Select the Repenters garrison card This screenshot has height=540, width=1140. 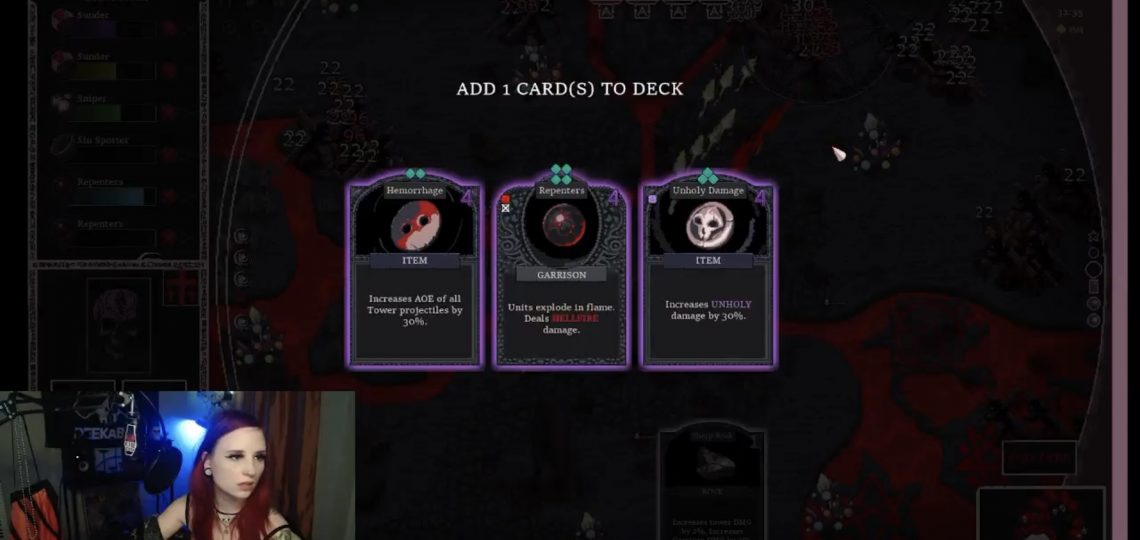pyautogui.click(x=561, y=273)
